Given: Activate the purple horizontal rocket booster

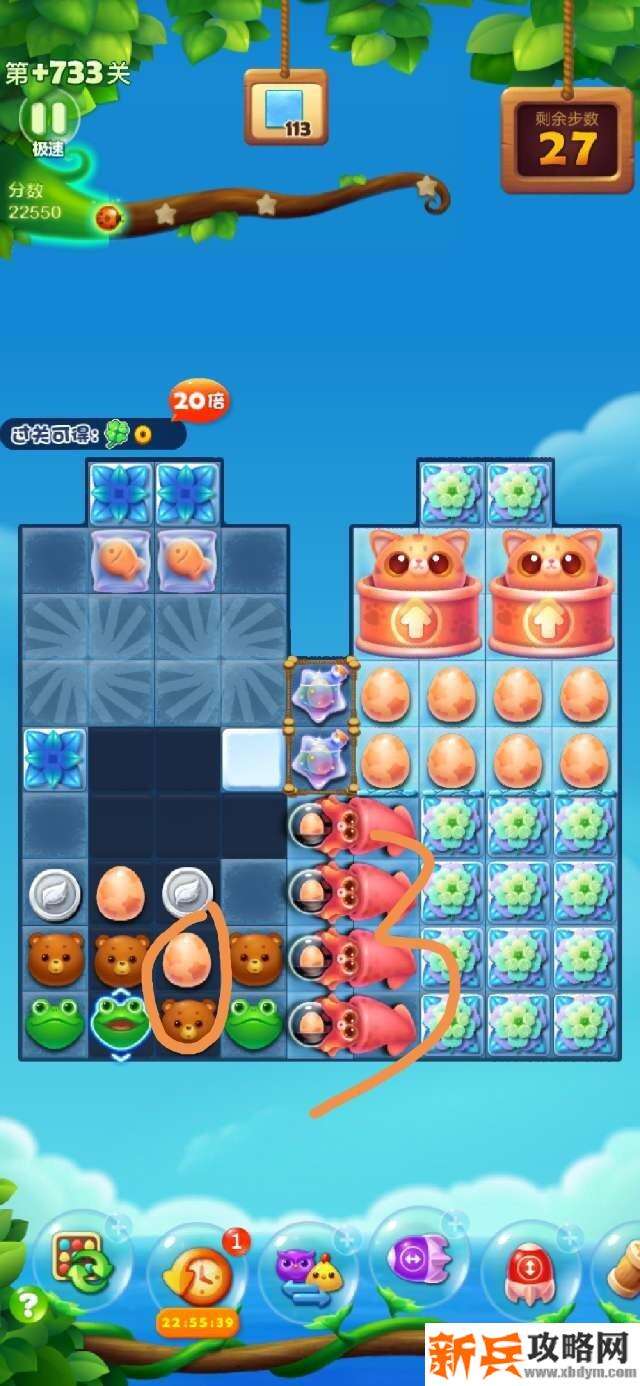Looking at the screenshot, I should pos(419,1257).
